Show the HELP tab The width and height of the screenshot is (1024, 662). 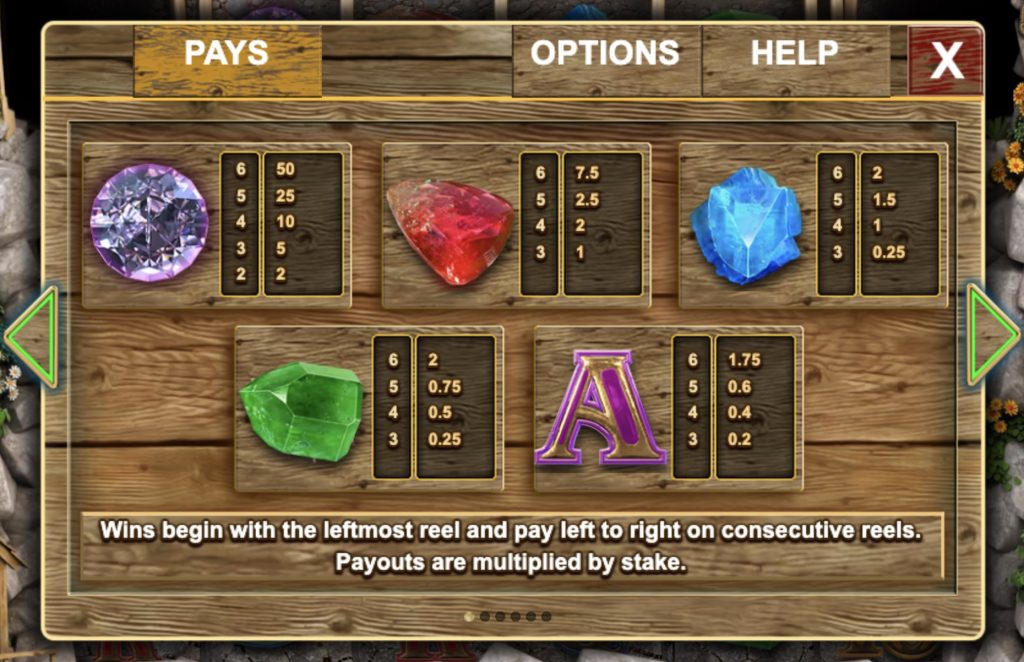click(x=795, y=54)
